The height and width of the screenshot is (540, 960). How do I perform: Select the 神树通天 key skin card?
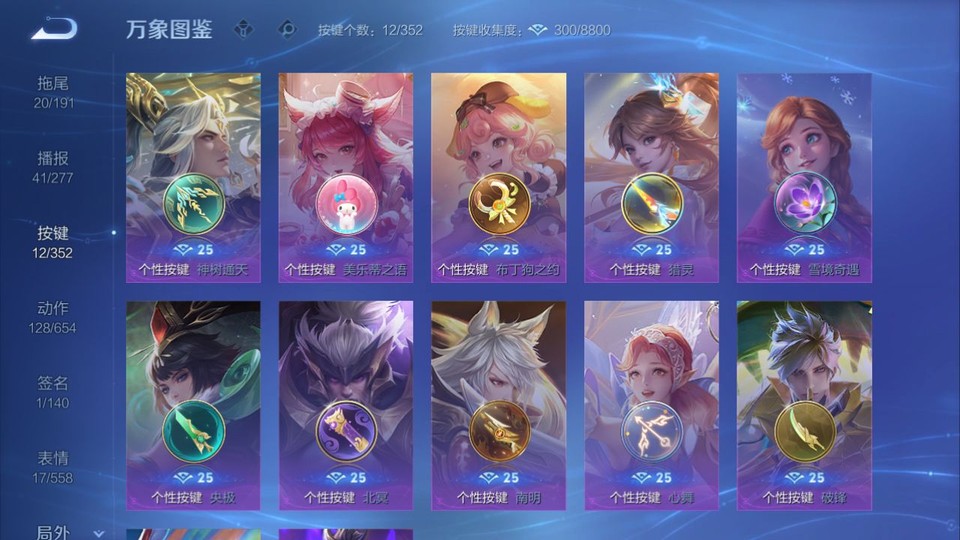[193, 177]
